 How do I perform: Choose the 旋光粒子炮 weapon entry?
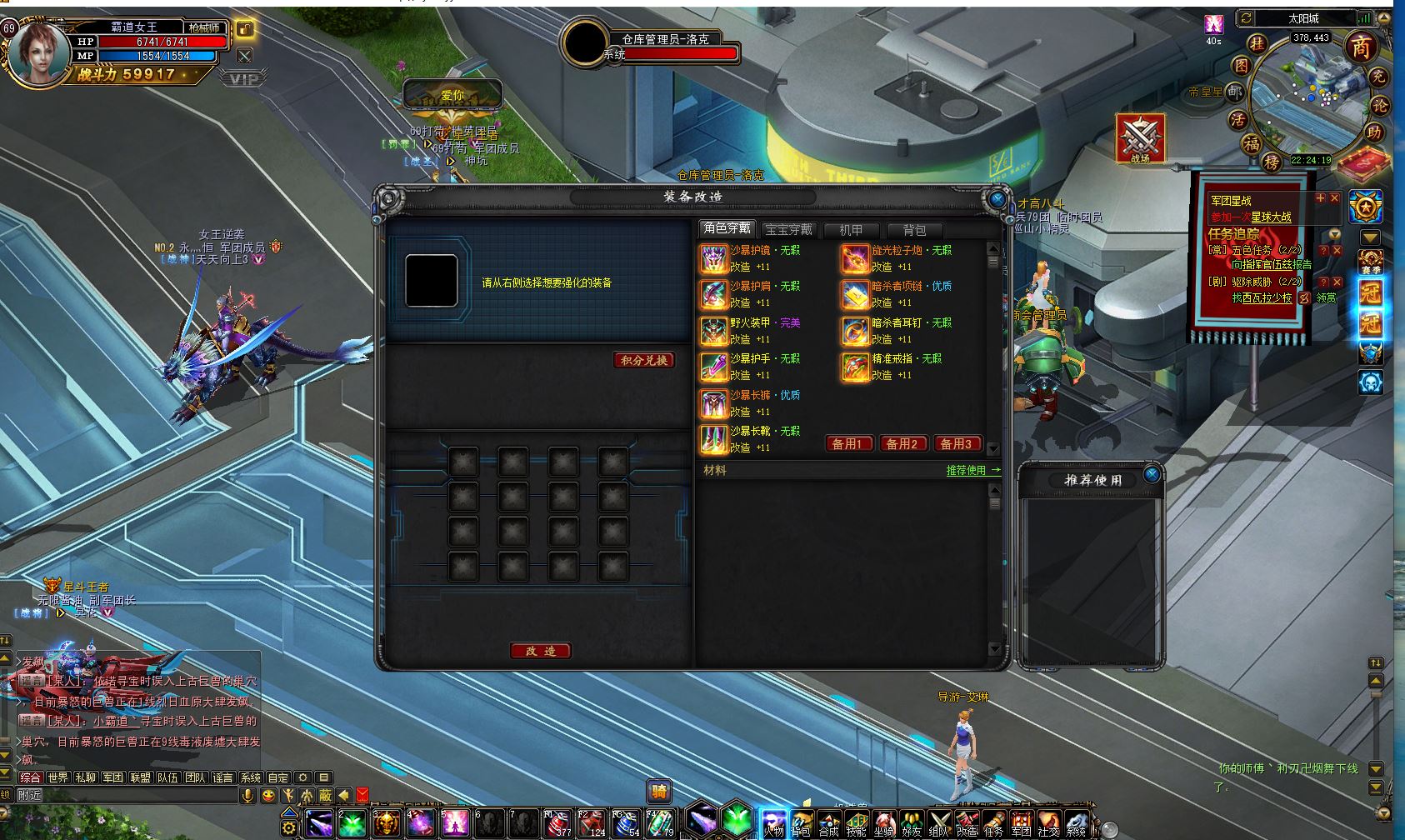[x=856, y=259]
